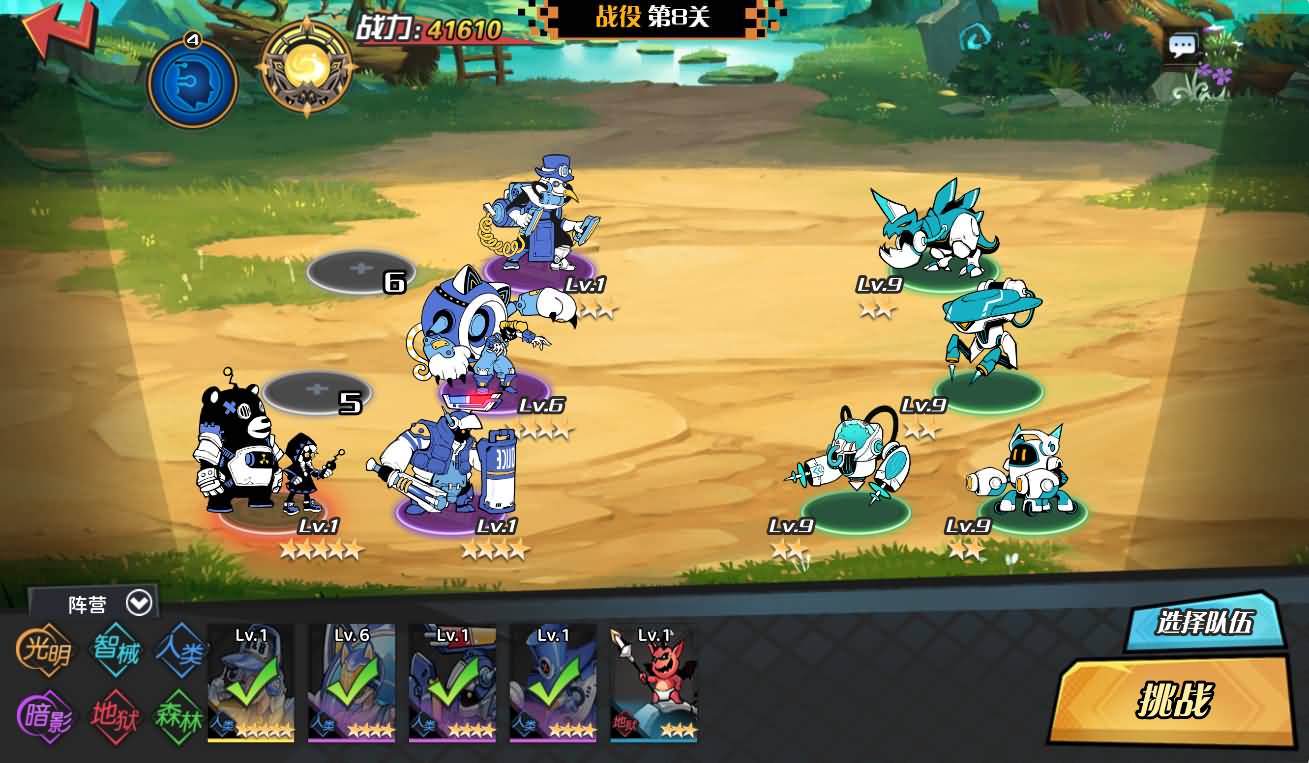Choose empty formation slot number 5

(317, 391)
